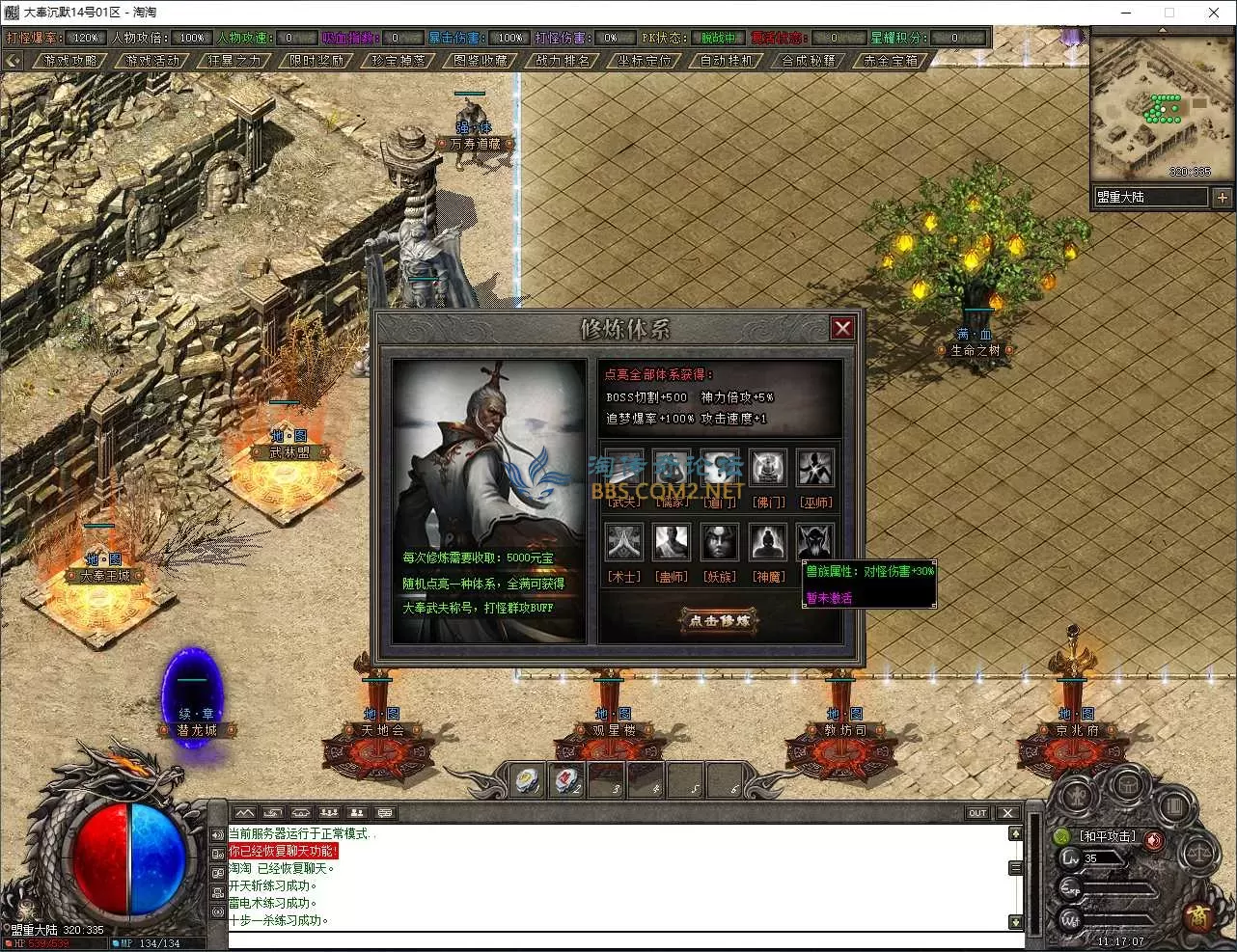Screen dimensions: 1237x952
Task: Activate 自动挂机 auto-battle
Action: (727, 61)
